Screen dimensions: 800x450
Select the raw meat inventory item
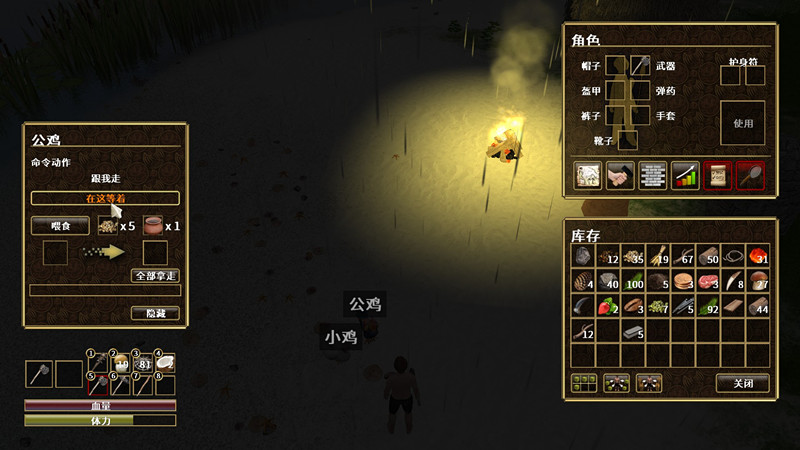709,281
